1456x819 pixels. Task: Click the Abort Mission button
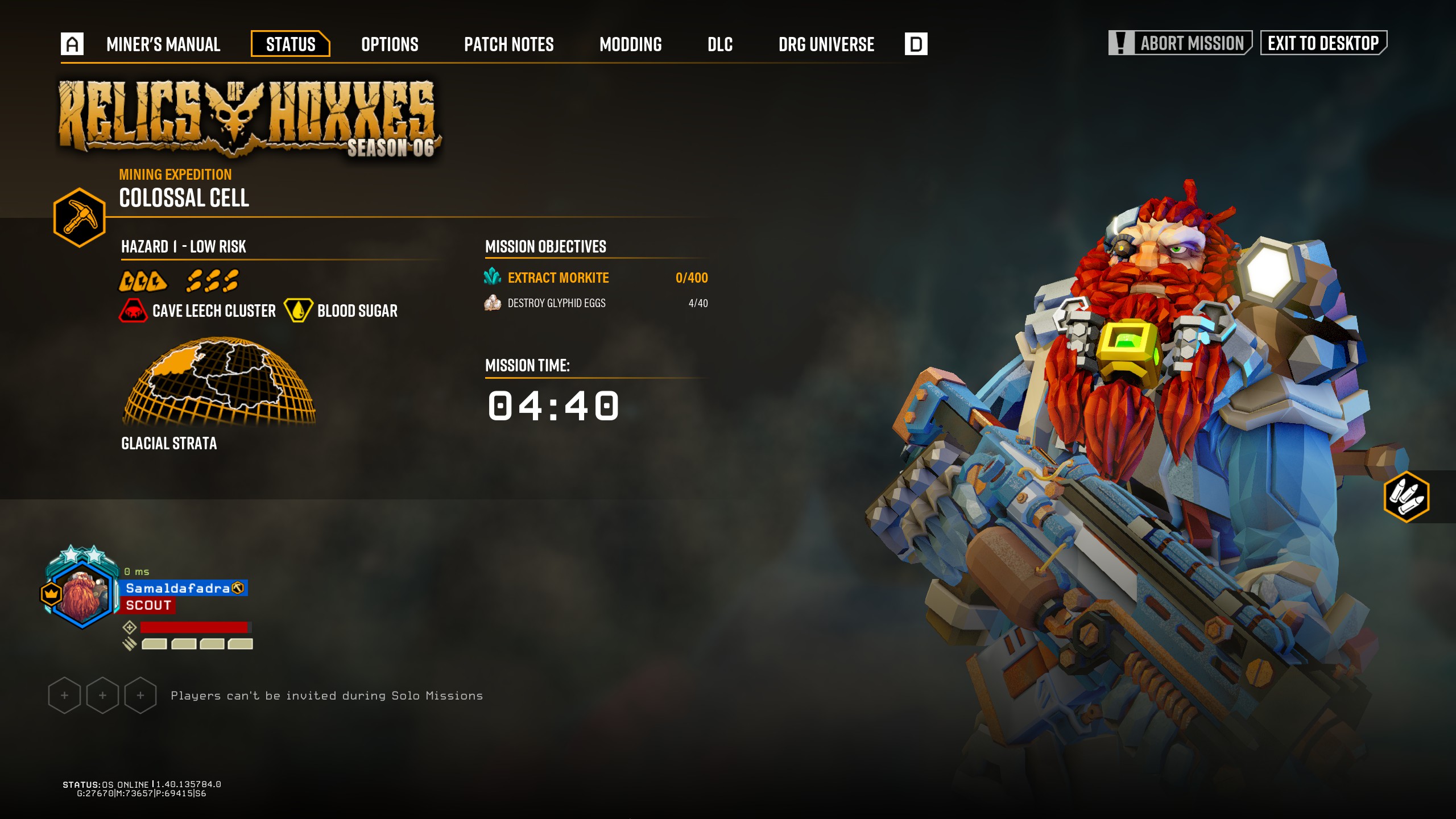pyautogui.click(x=1180, y=43)
